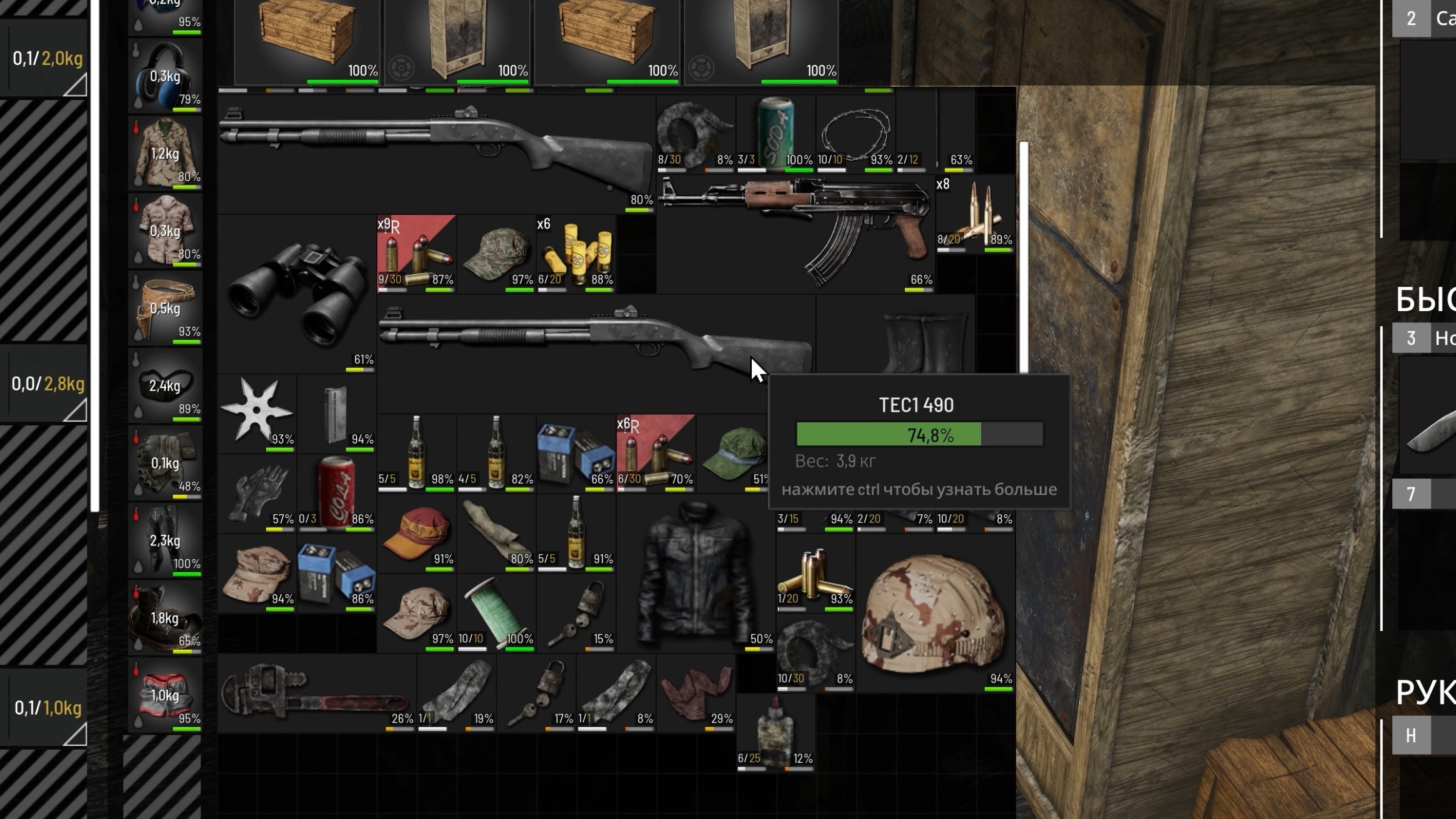Select the green thread spool
Viewport: 1456px width, 819px height.
(496, 612)
